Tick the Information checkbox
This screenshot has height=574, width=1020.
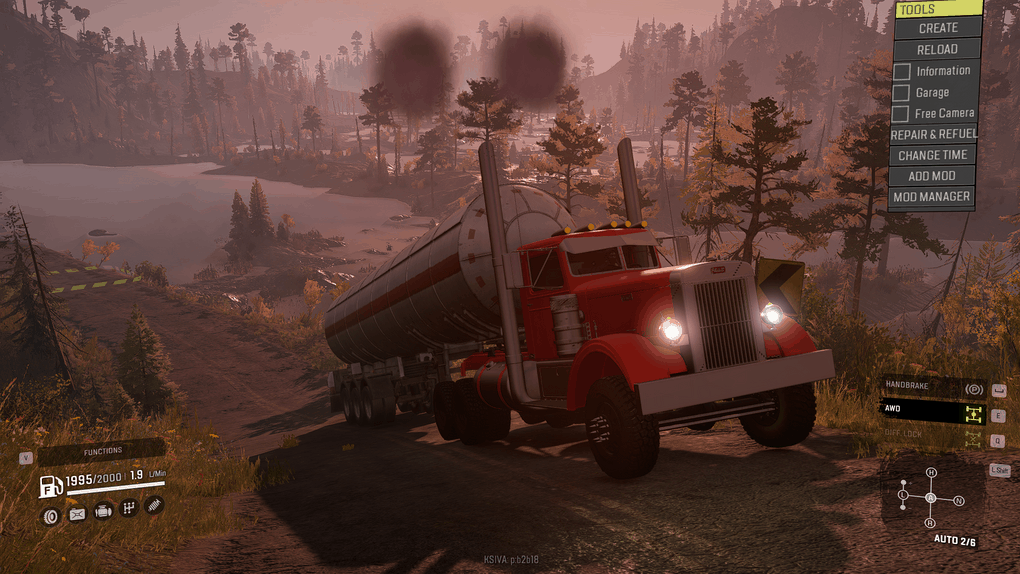point(902,71)
